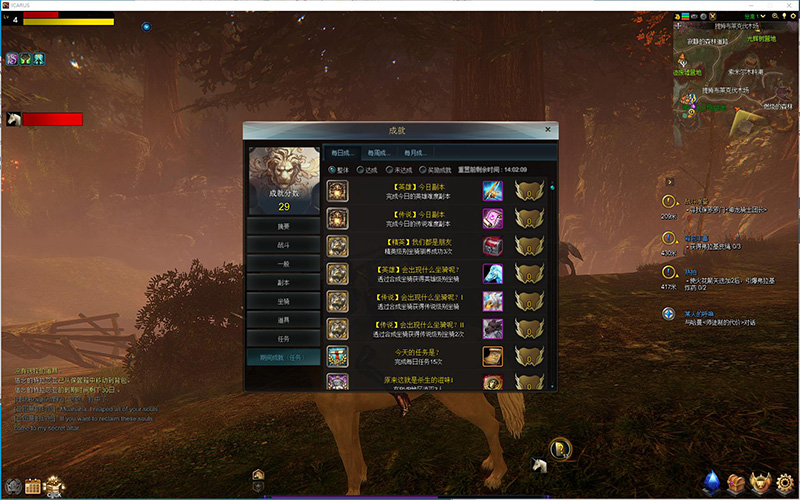This screenshot has width=800, height=500.
Task: Click the red treasure chest reward icon
Action: (492, 246)
